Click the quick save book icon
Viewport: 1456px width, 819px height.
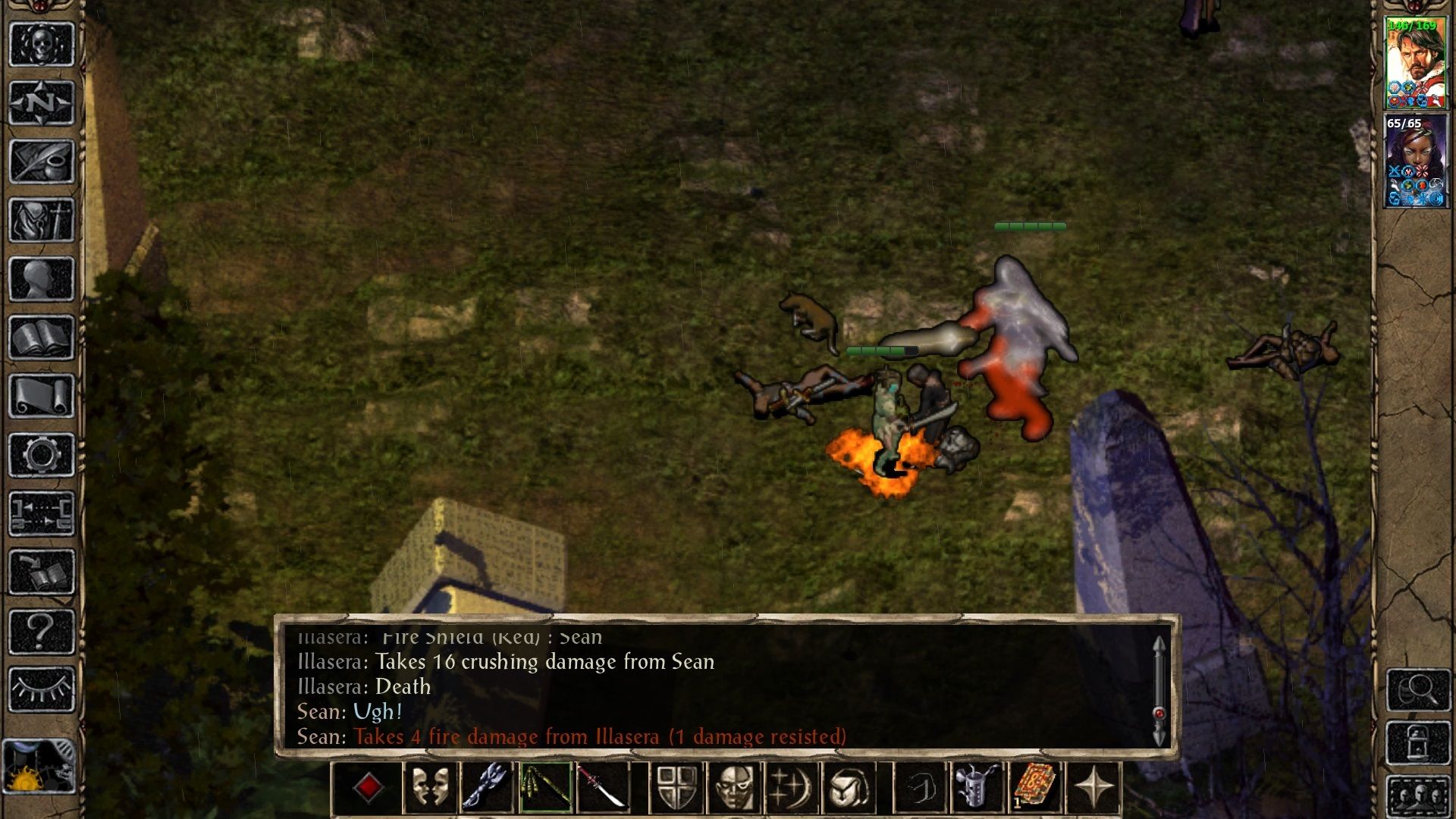[x=42, y=573]
